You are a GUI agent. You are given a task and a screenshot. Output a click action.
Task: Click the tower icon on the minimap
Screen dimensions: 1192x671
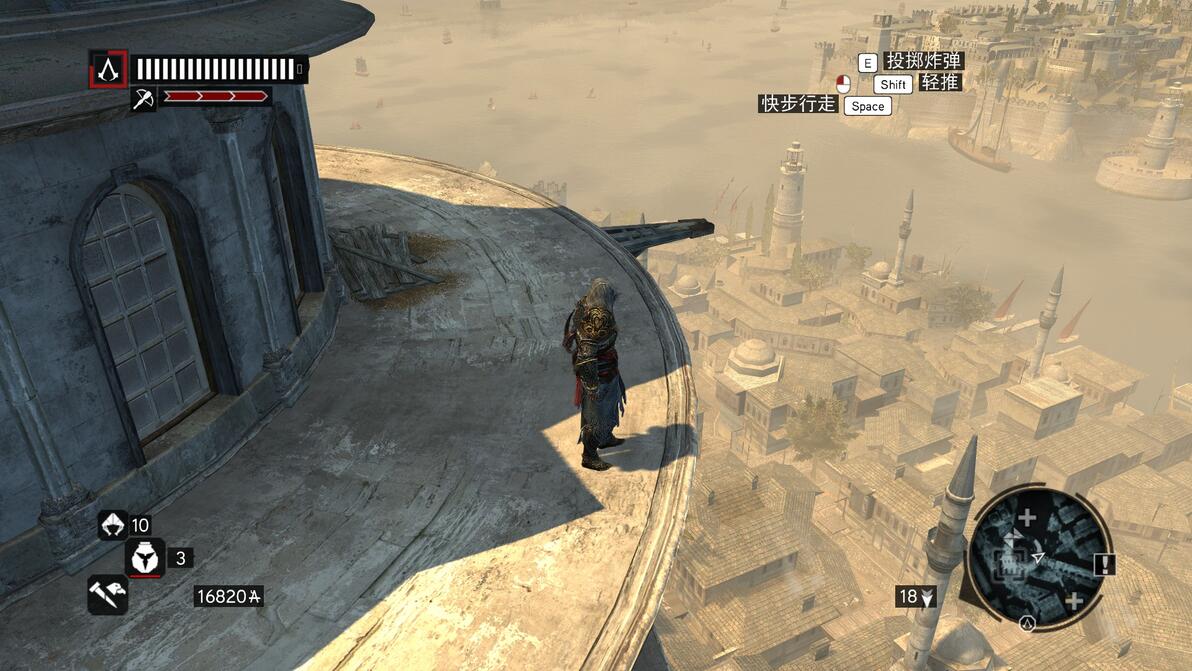(x=1007, y=566)
